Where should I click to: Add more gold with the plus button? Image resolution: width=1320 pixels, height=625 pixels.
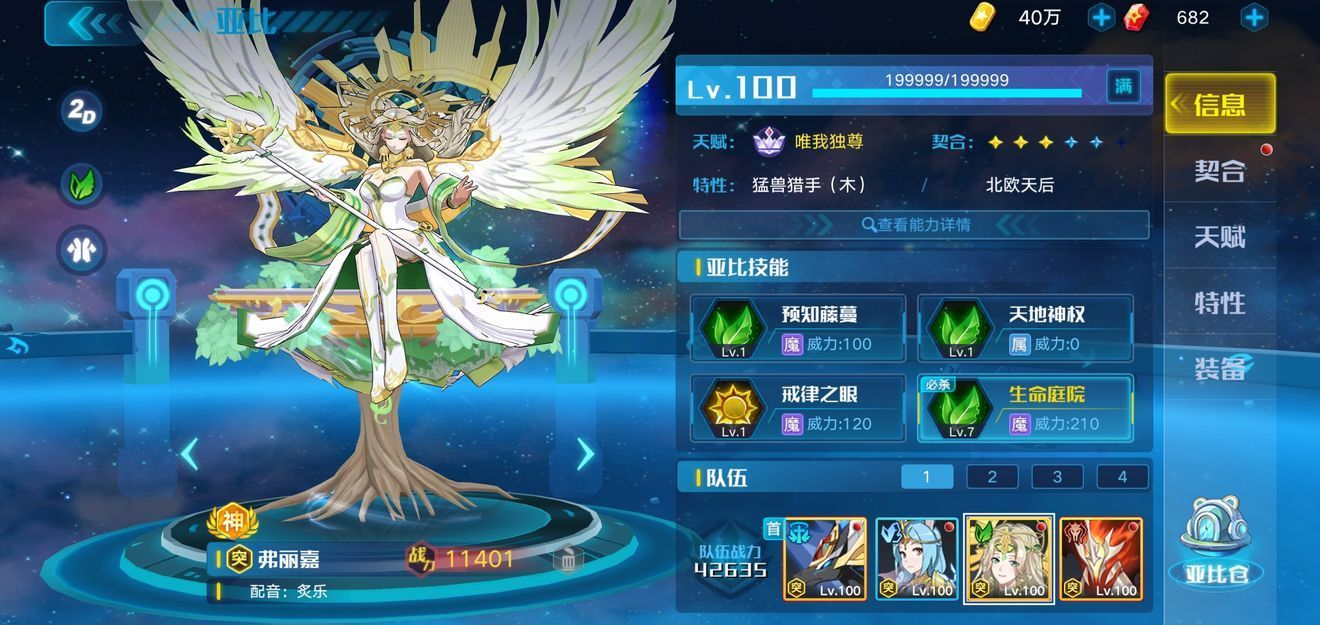coord(1101,17)
